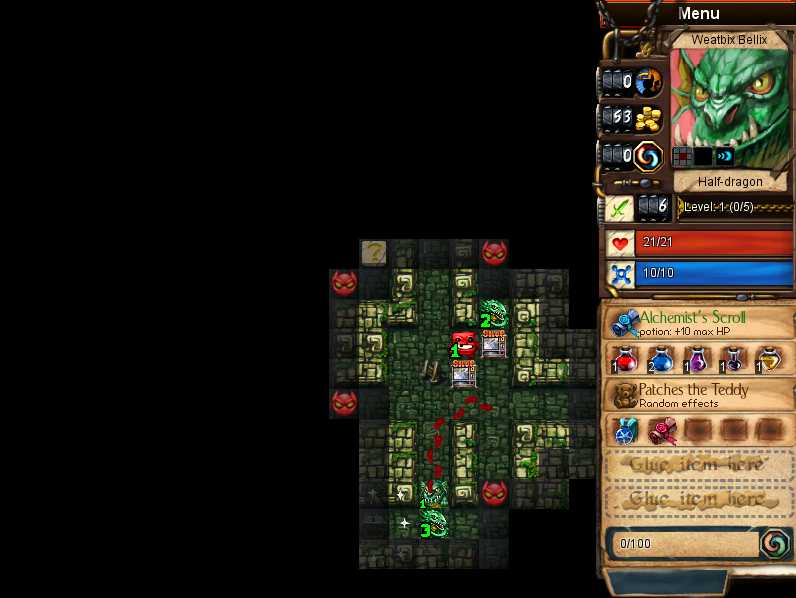This screenshot has width=796, height=598.
Task: Use the red health potion
Action: pyautogui.click(x=627, y=360)
